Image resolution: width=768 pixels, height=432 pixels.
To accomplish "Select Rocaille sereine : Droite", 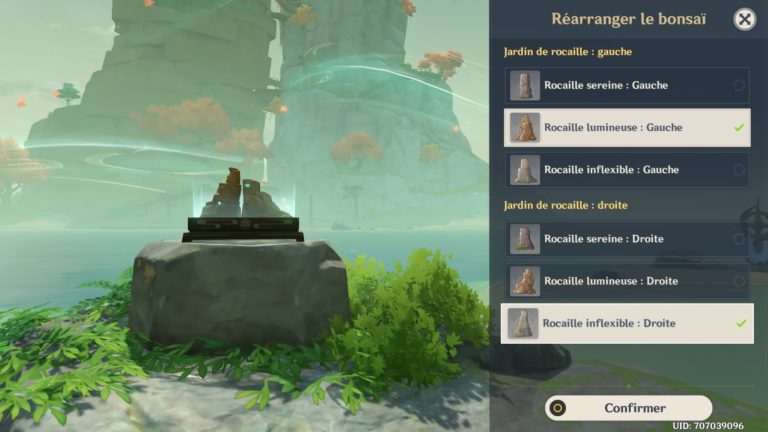I will (627, 239).
